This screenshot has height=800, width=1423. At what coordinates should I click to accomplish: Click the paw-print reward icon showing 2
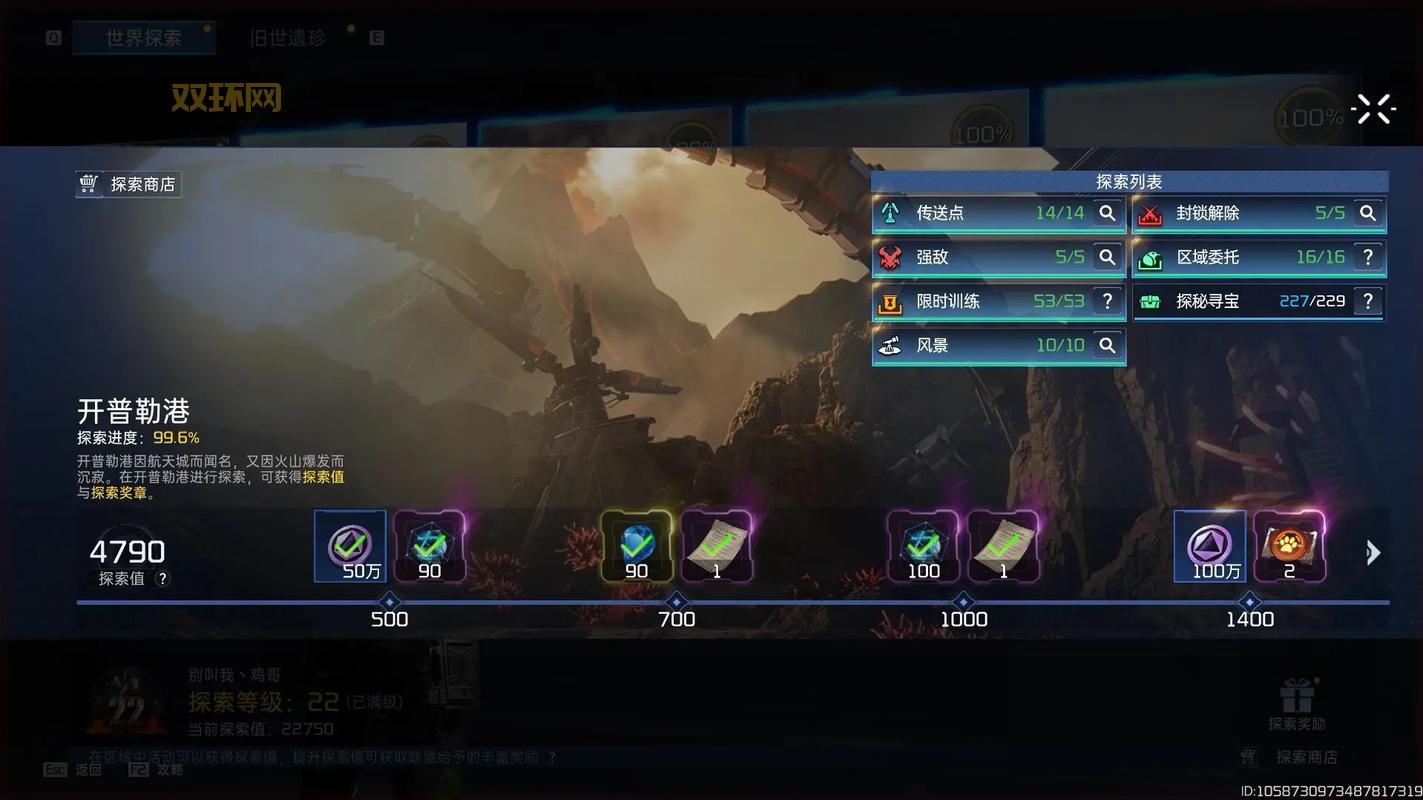pos(1290,545)
